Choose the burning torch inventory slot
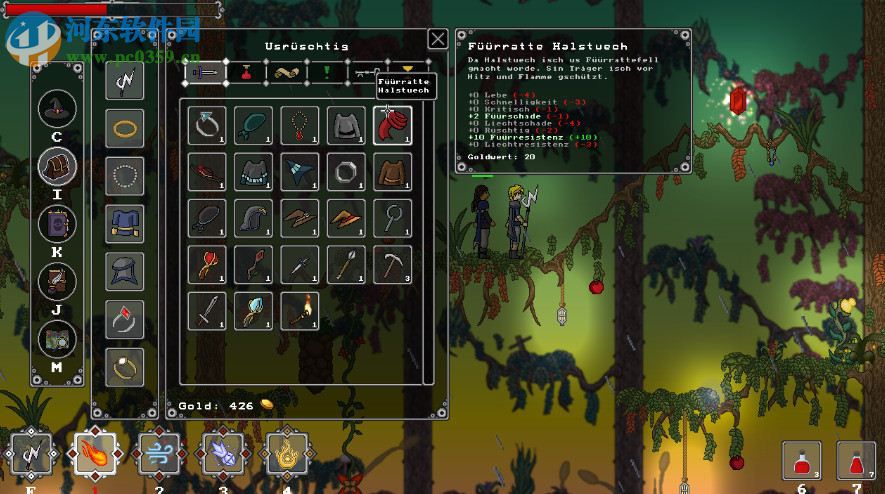 [300, 310]
